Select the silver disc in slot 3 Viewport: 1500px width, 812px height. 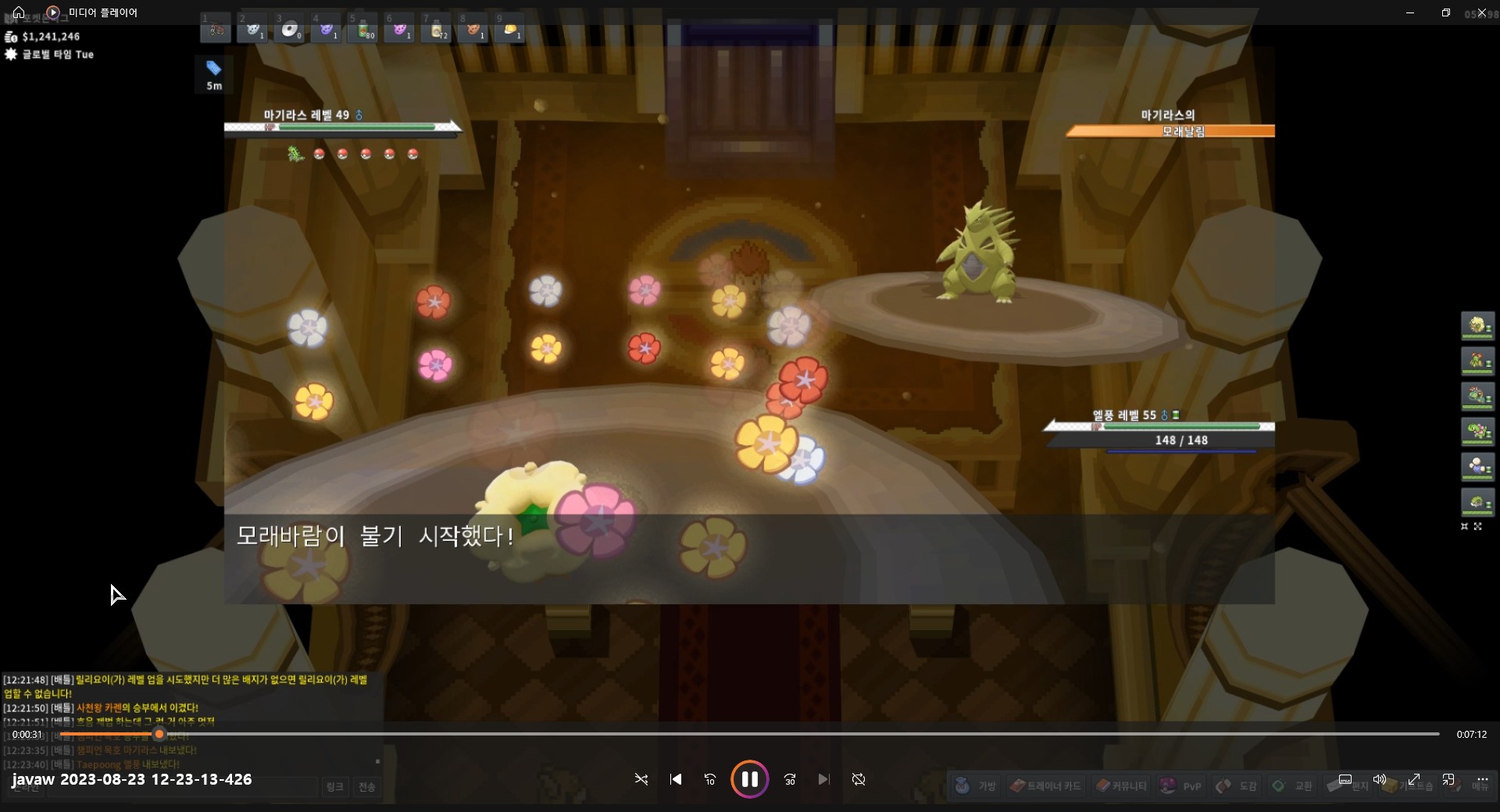pyautogui.click(x=289, y=30)
